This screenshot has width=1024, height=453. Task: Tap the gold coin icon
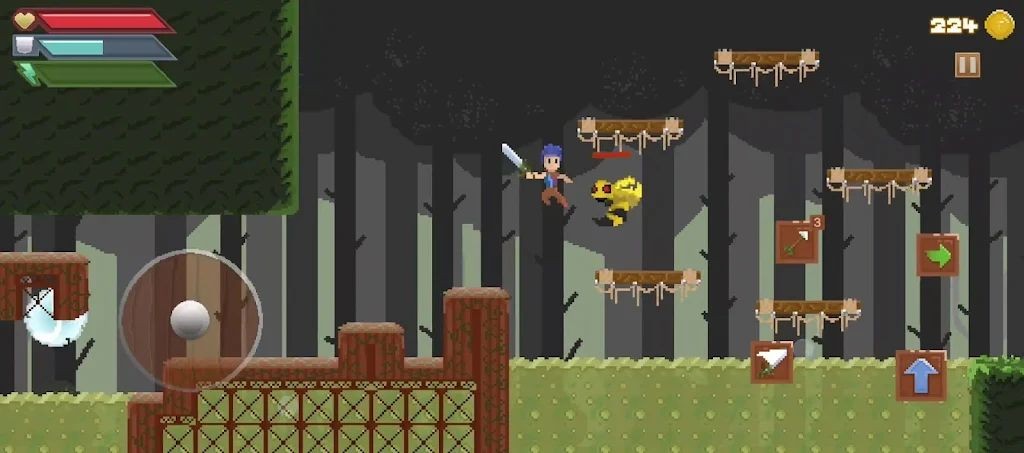(999, 25)
